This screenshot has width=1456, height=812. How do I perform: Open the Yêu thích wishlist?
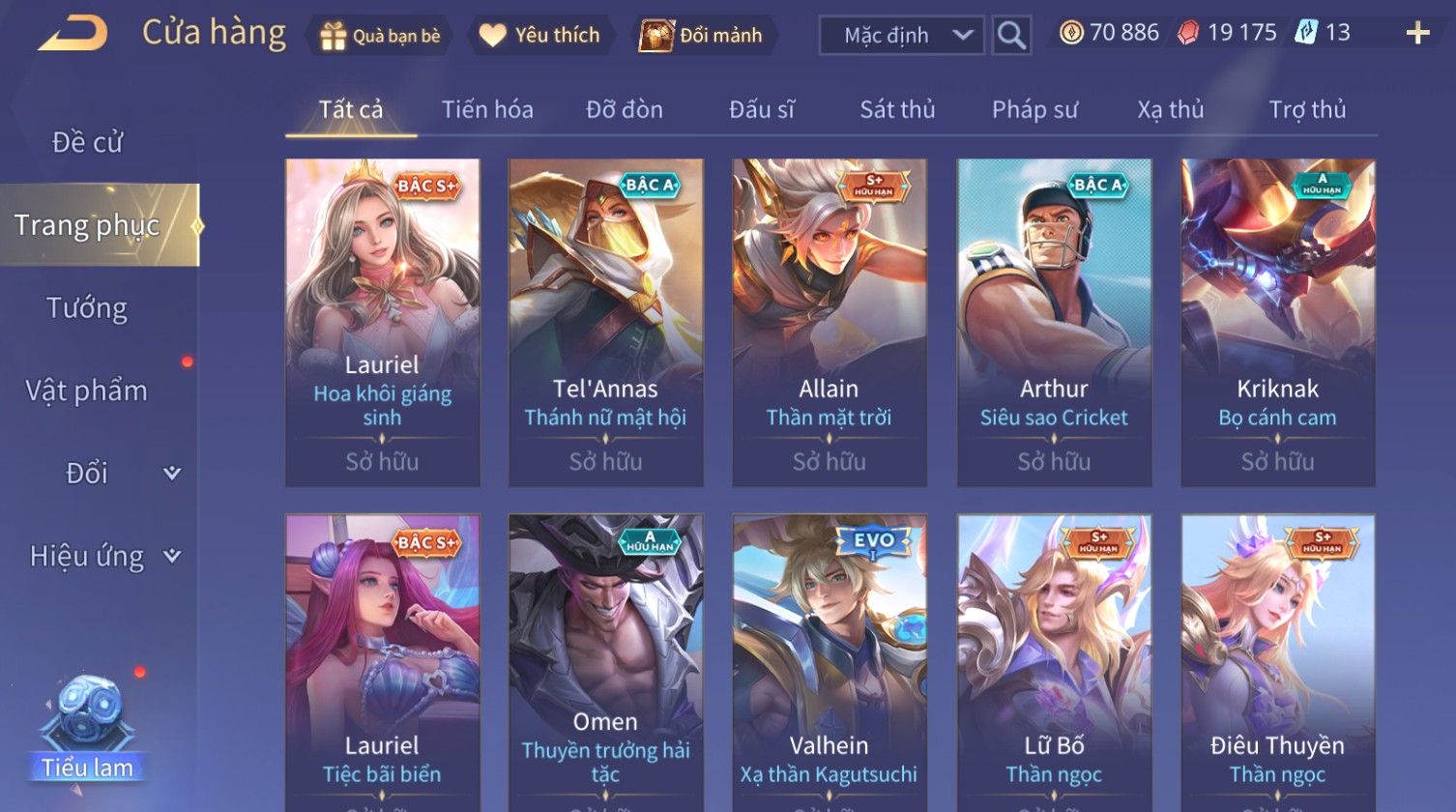pyautogui.click(x=540, y=36)
